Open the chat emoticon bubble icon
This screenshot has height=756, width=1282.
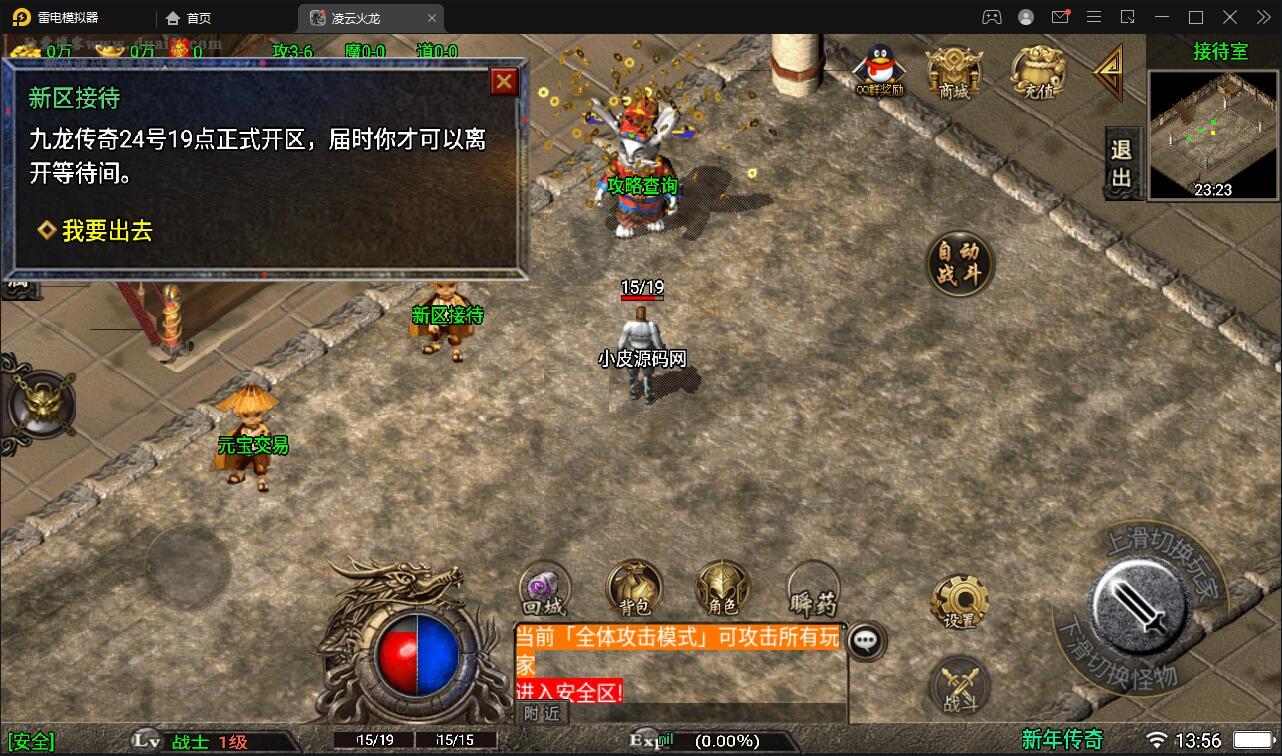(866, 642)
